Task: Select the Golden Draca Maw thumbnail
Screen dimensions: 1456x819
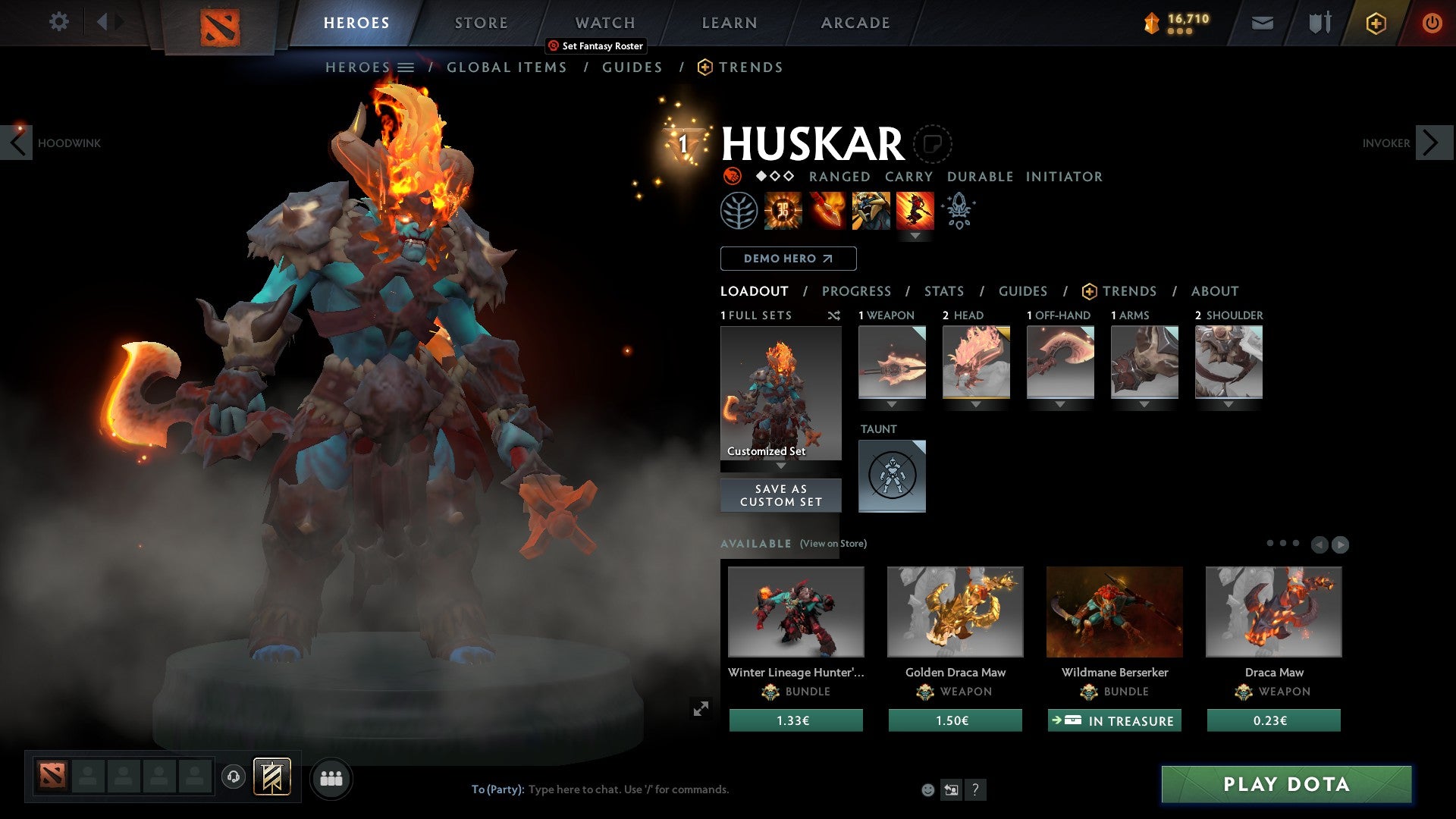Action: 955,611
